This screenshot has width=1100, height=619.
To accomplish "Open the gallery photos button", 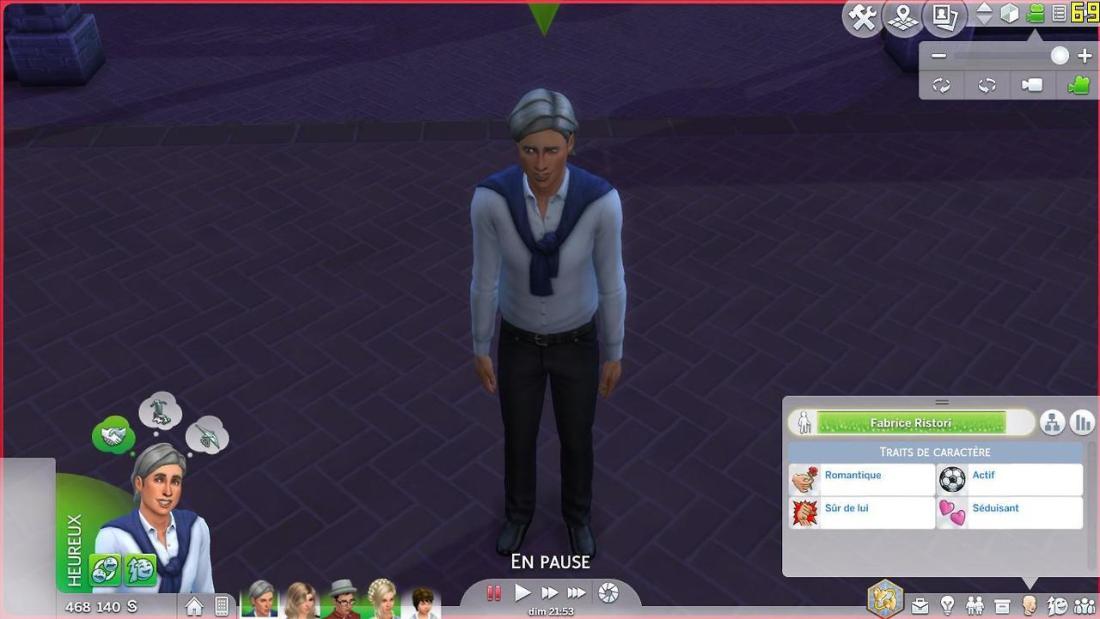I will [944, 16].
